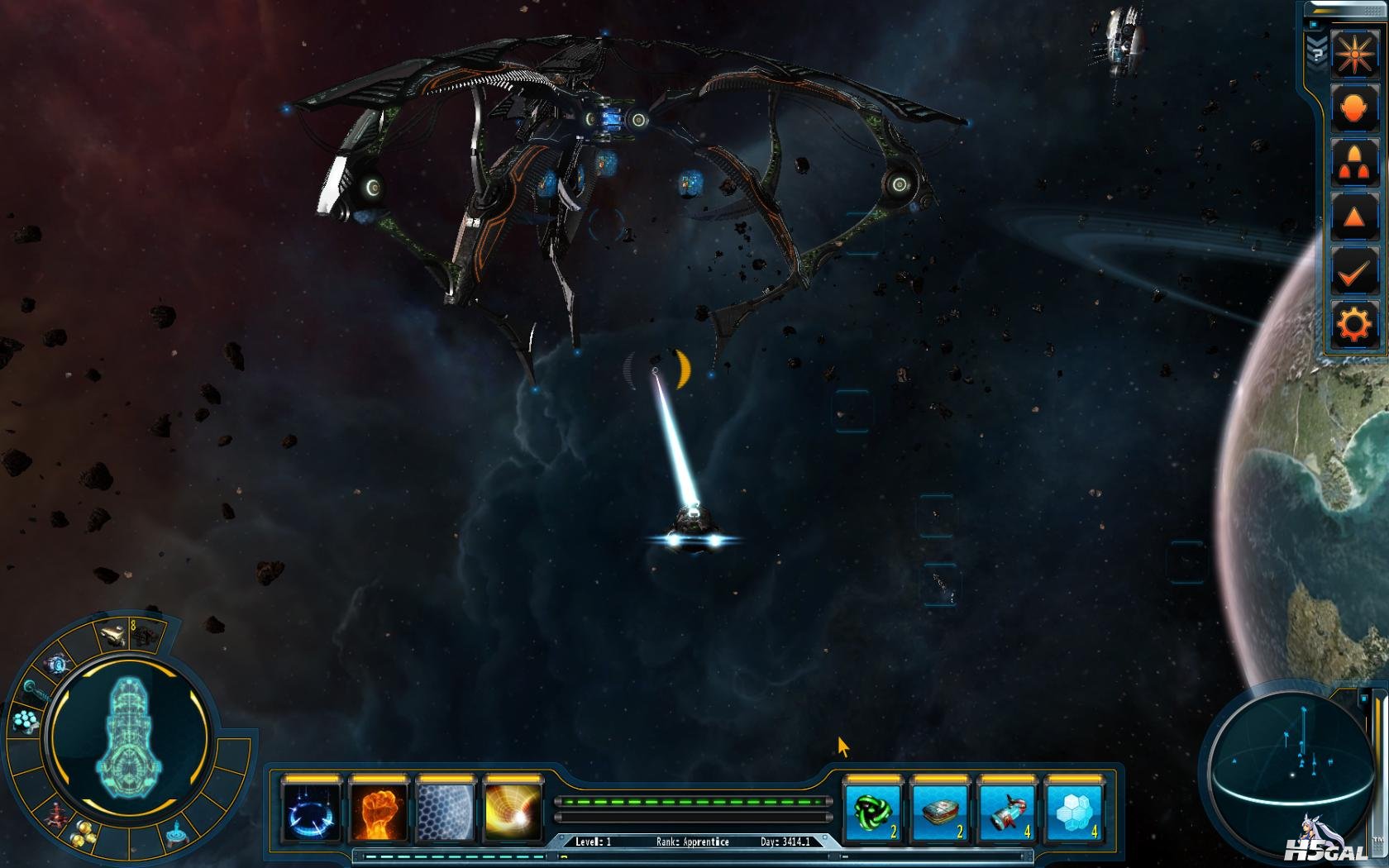
Task: Open the three-ships fleet button
Action: (x=1353, y=163)
